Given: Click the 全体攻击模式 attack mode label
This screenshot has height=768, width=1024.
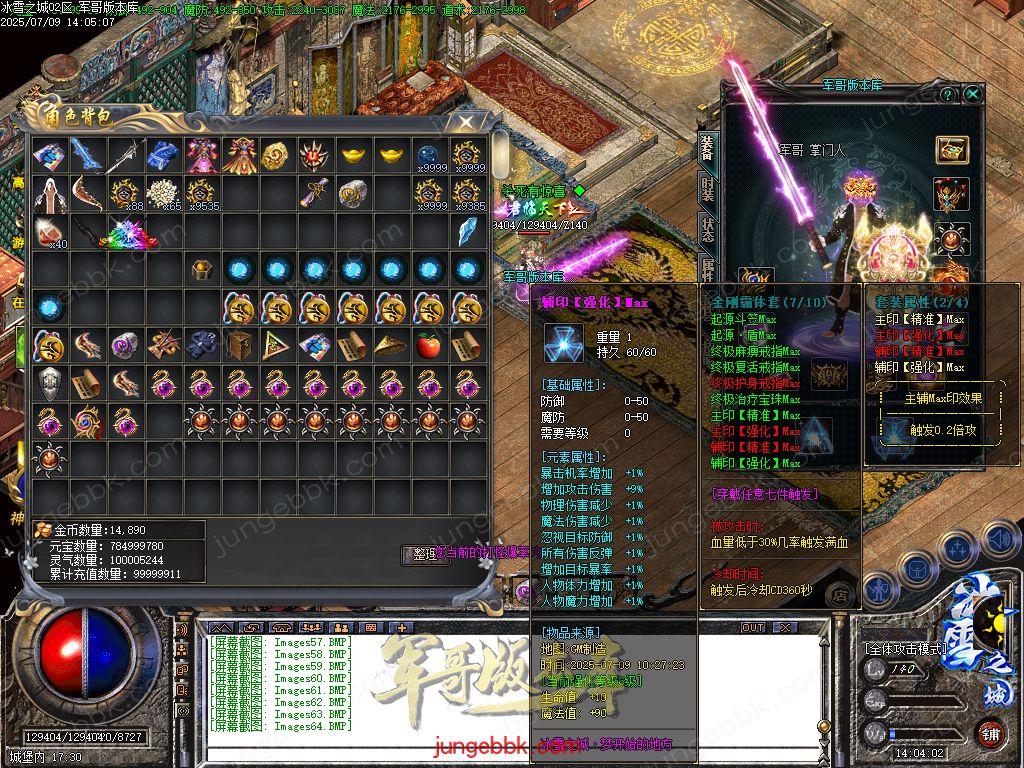Looking at the screenshot, I should tap(906, 648).
